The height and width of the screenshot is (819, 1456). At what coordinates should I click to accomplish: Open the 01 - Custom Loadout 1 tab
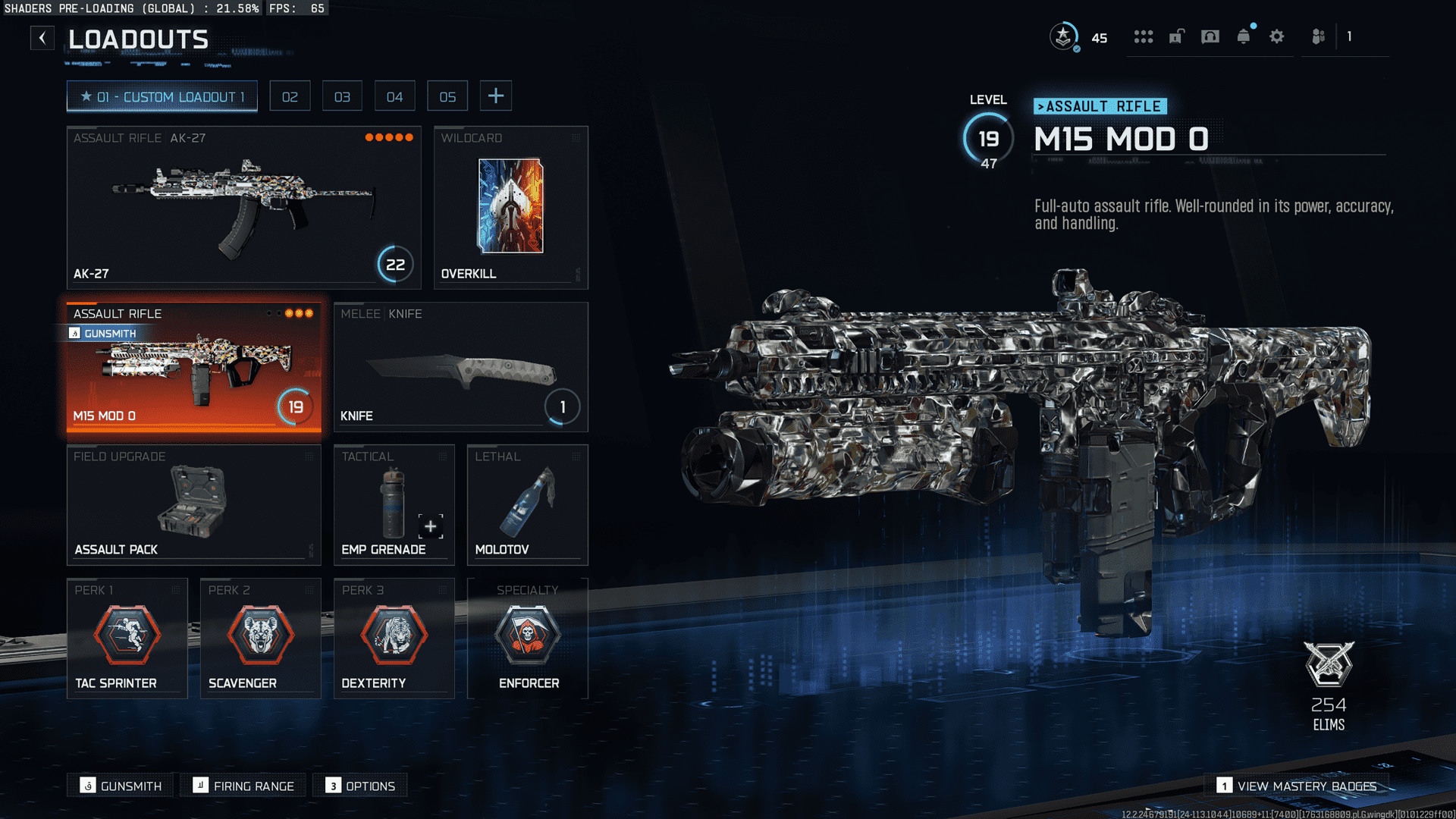[162, 96]
